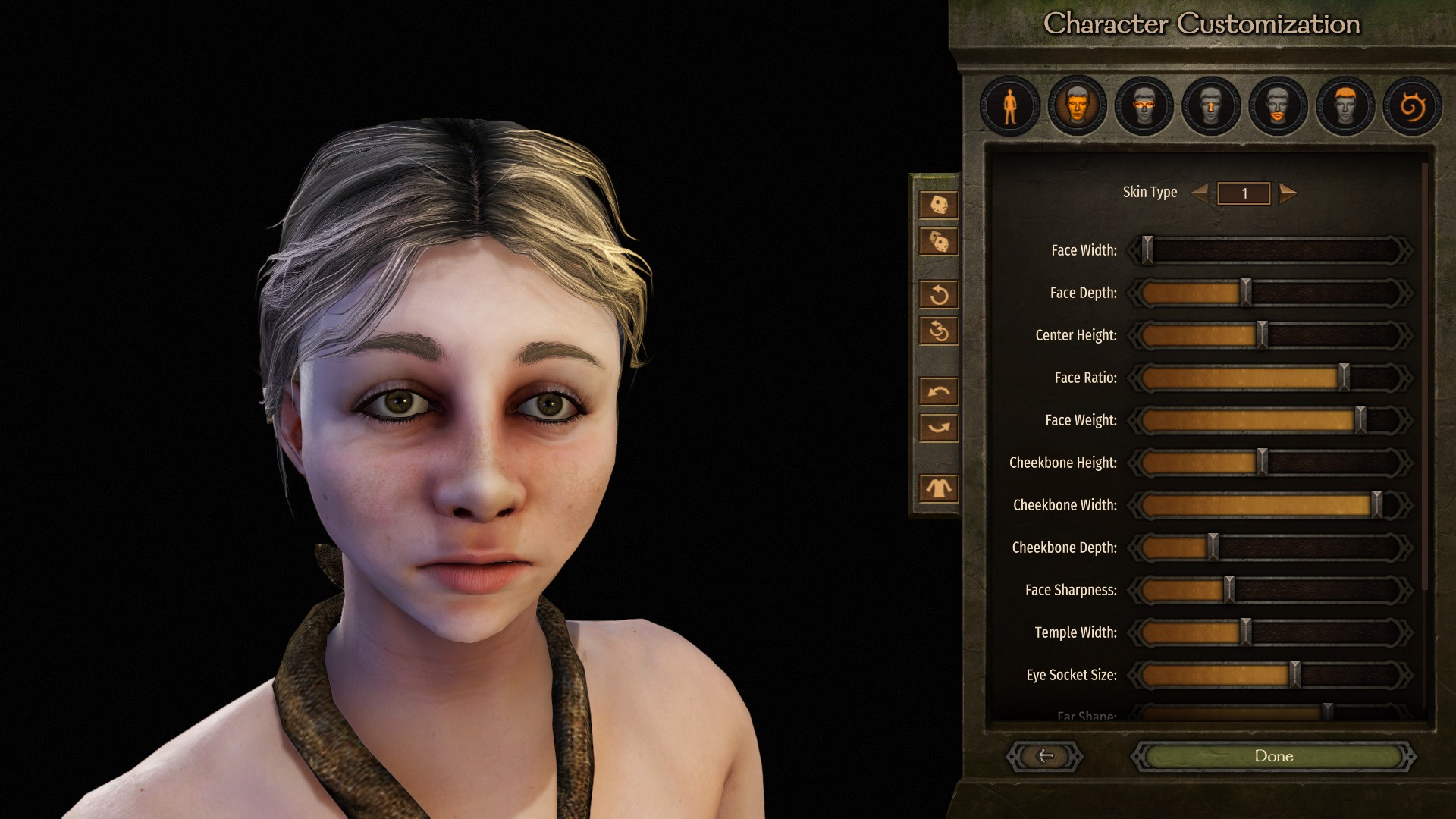Confirm character with the Done button
This screenshot has height=819, width=1456.
pos(1273,756)
